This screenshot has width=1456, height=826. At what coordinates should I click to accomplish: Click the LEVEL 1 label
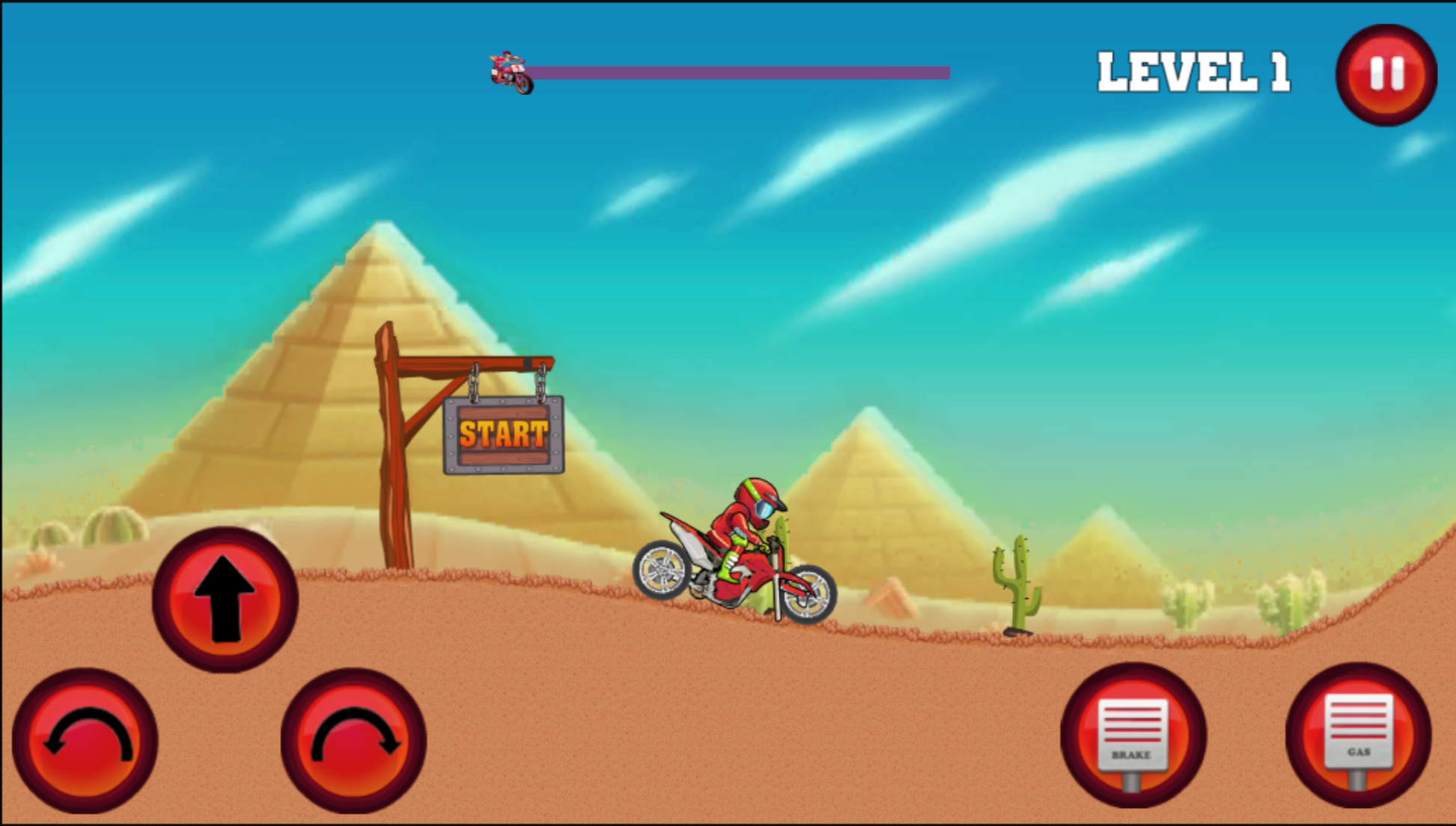[x=1193, y=71]
